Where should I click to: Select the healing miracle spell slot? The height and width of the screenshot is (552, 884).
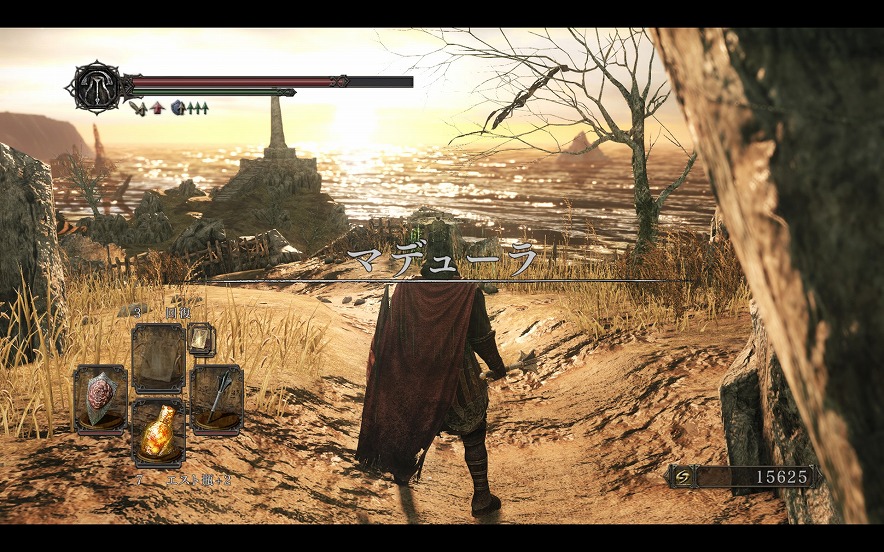pyautogui.click(x=158, y=358)
